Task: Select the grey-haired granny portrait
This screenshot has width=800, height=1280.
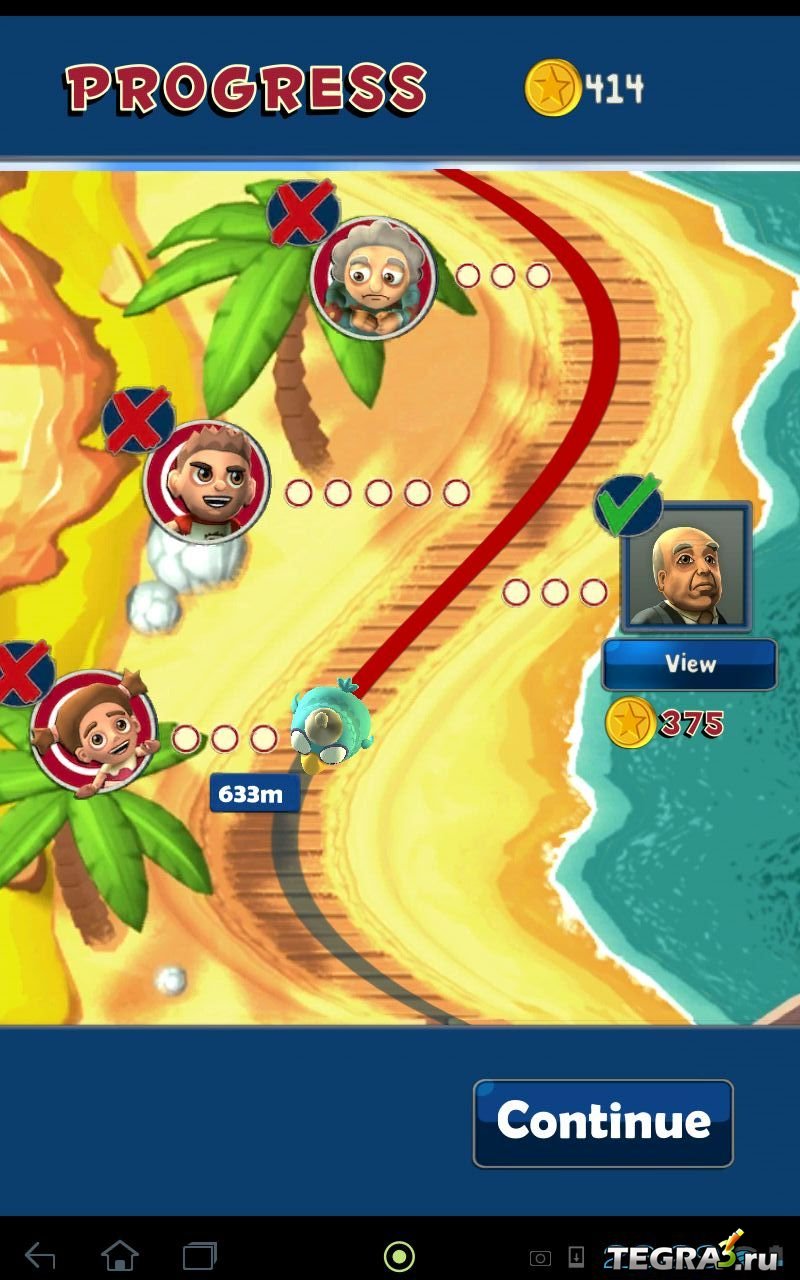Action: click(373, 278)
